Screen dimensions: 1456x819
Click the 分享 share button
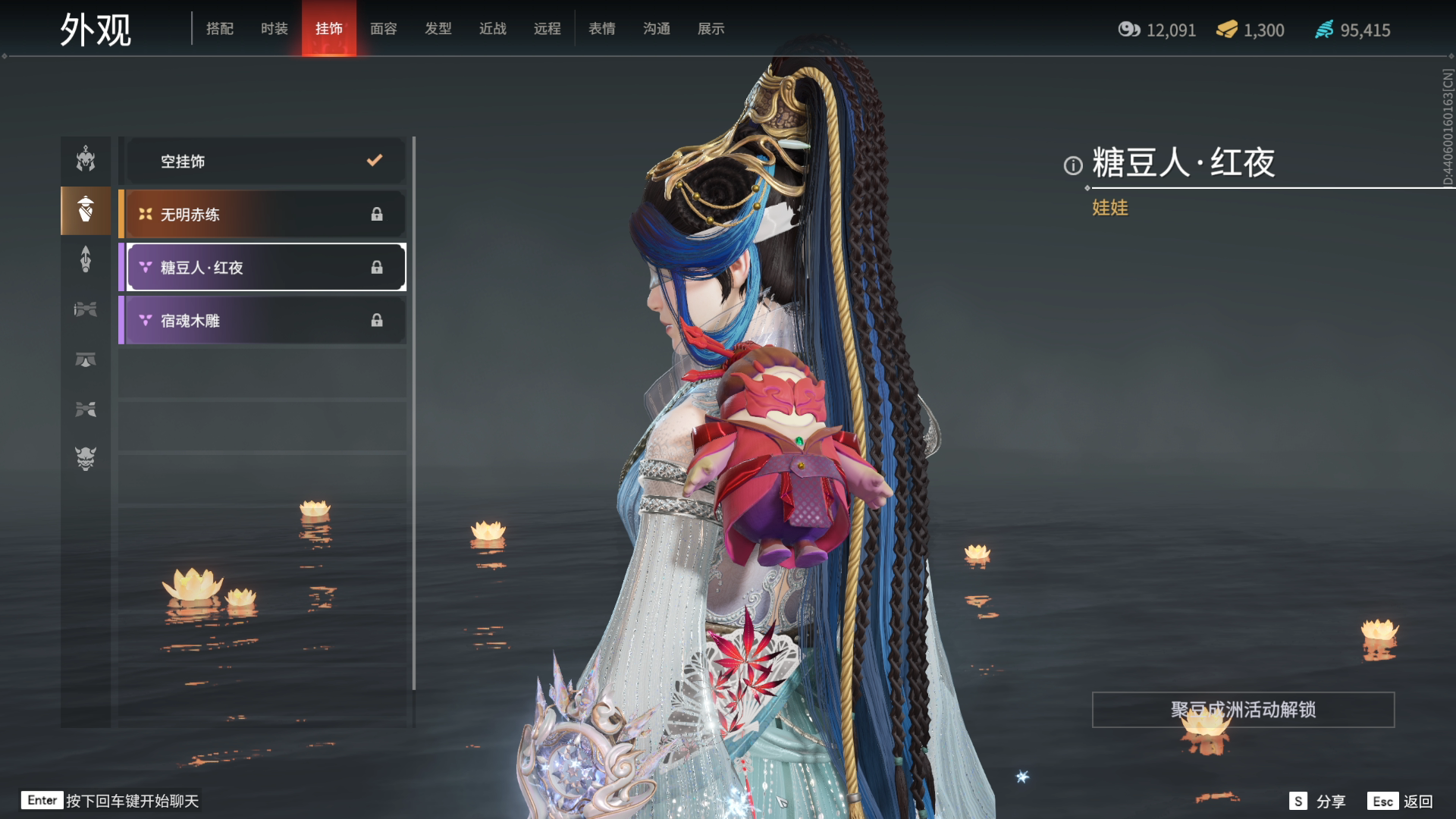coord(1318,801)
